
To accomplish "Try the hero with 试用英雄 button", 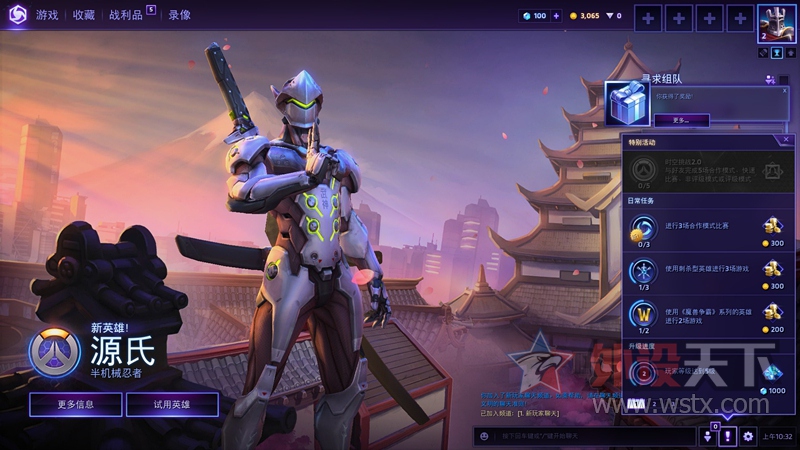I will click(x=172, y=404).
